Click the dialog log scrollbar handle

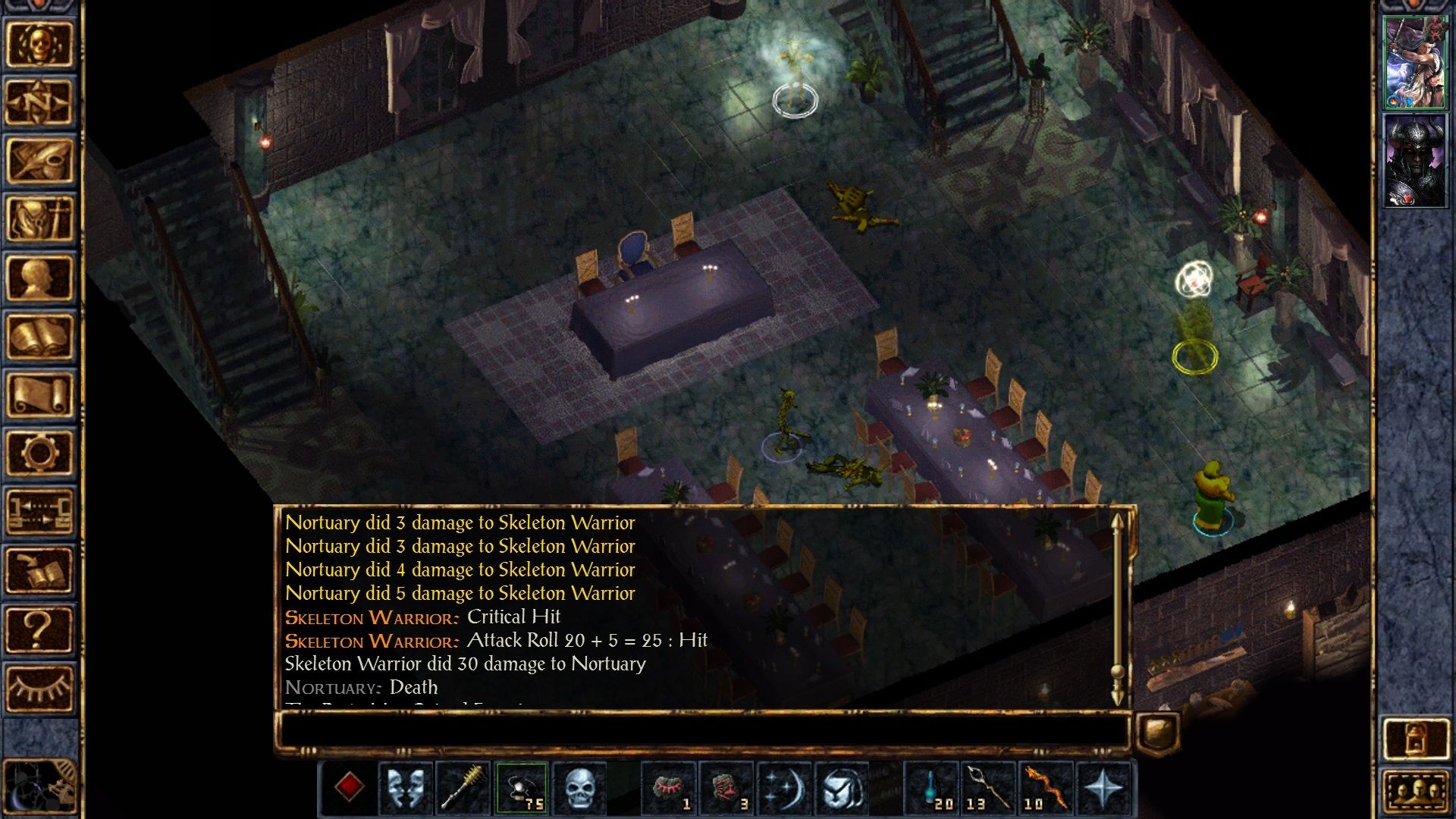pos(1117,672)
